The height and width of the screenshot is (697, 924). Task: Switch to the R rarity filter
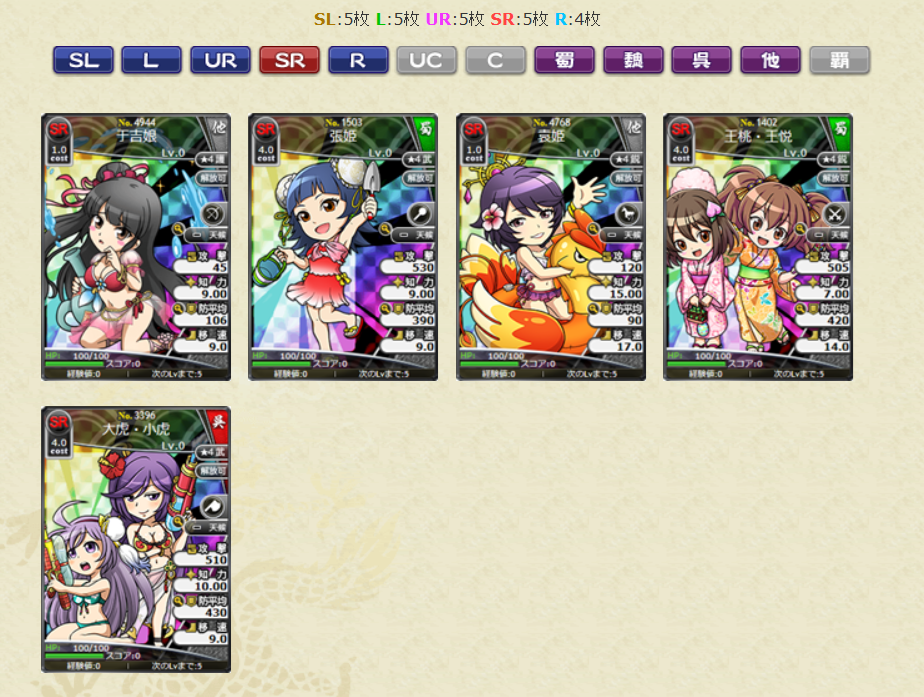pyautogui.click(x=358, y=60)
